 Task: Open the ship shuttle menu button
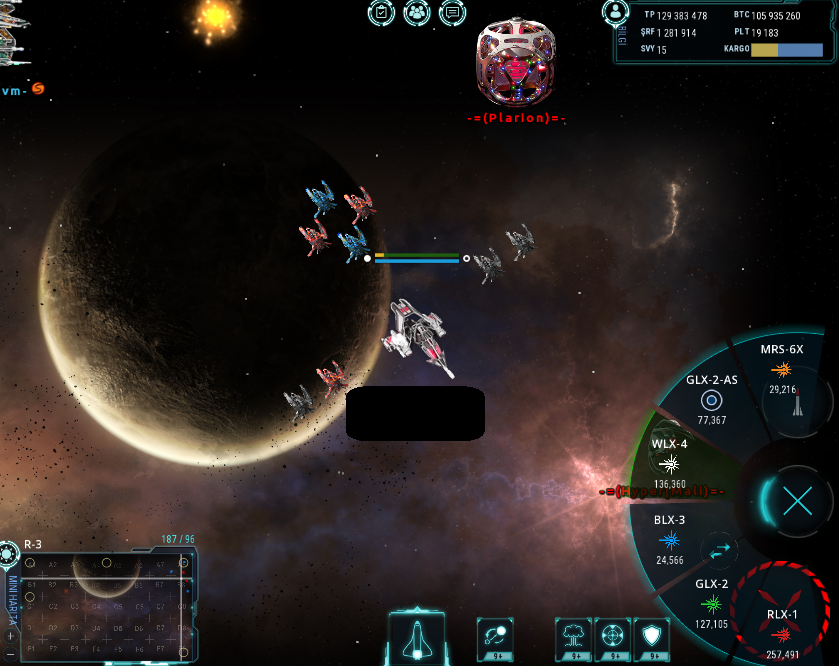coord(416,637)
